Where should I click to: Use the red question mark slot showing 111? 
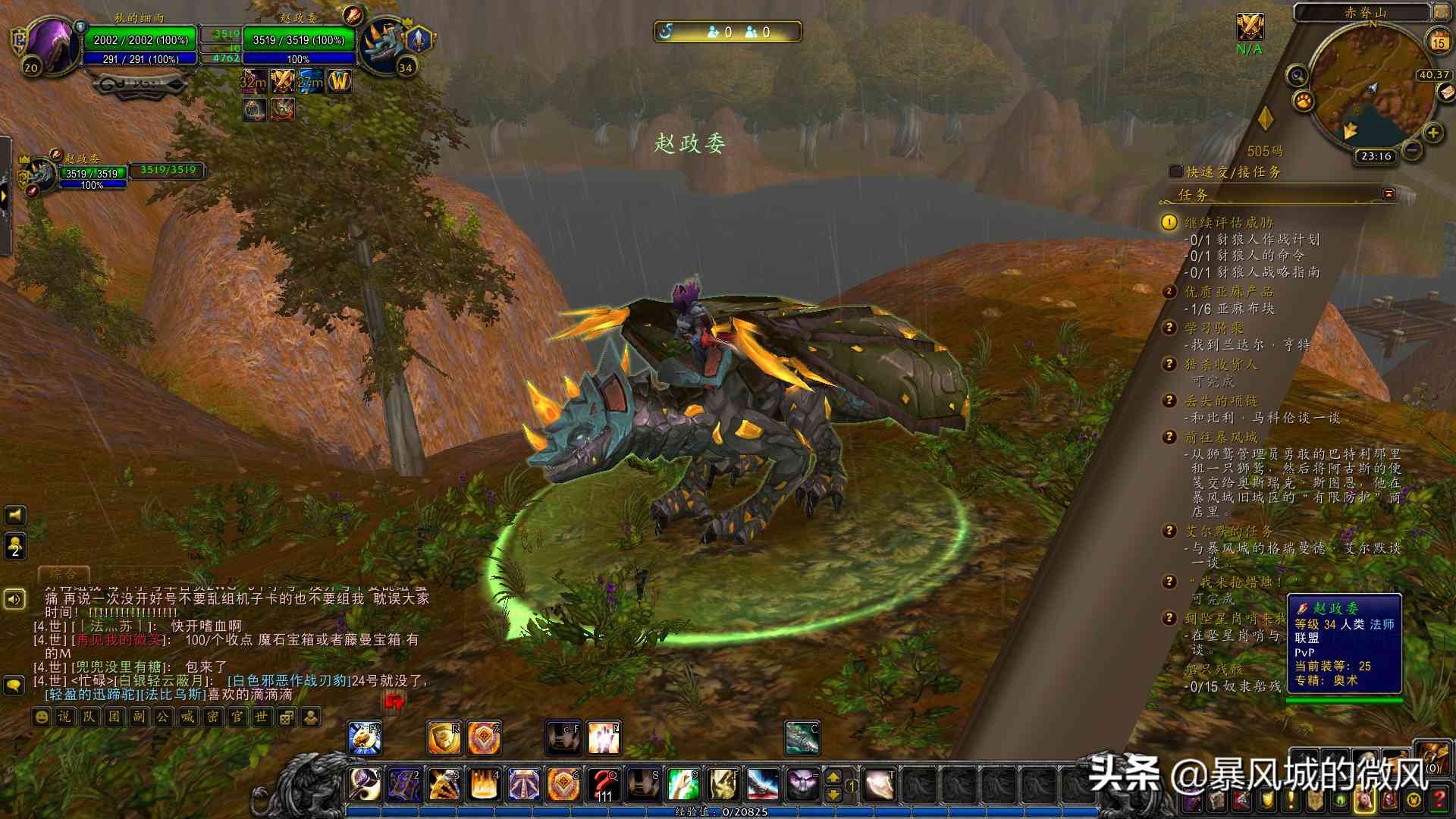tap(604, 784)
